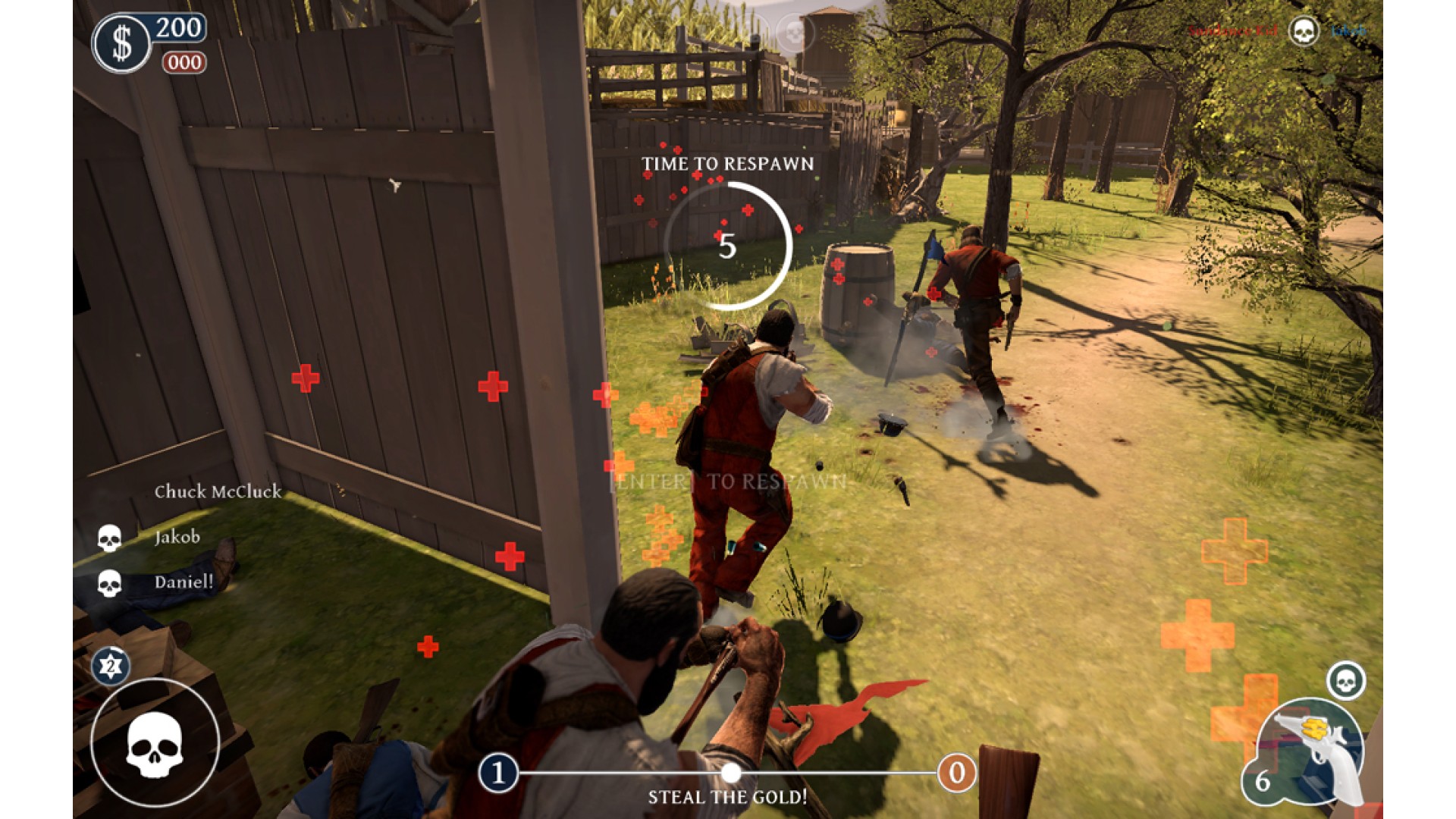Click the orange team score circle
1456x819 pixels.
click(x=956, y=773)
